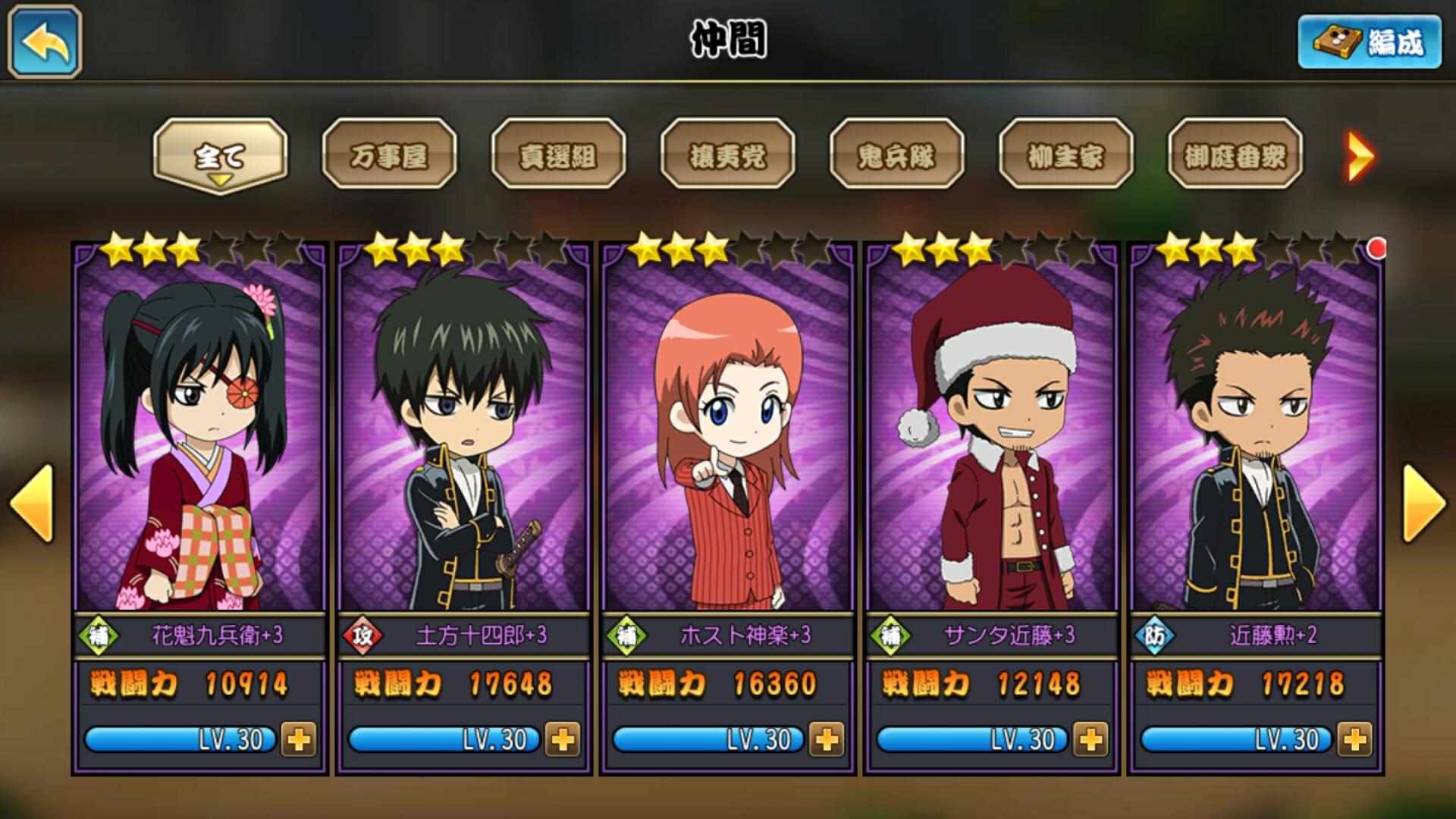This screenshot has width=1456, height=819.
Task: Tap the plus button on 近藤勲's card
Action: (x=1354, y=739)
